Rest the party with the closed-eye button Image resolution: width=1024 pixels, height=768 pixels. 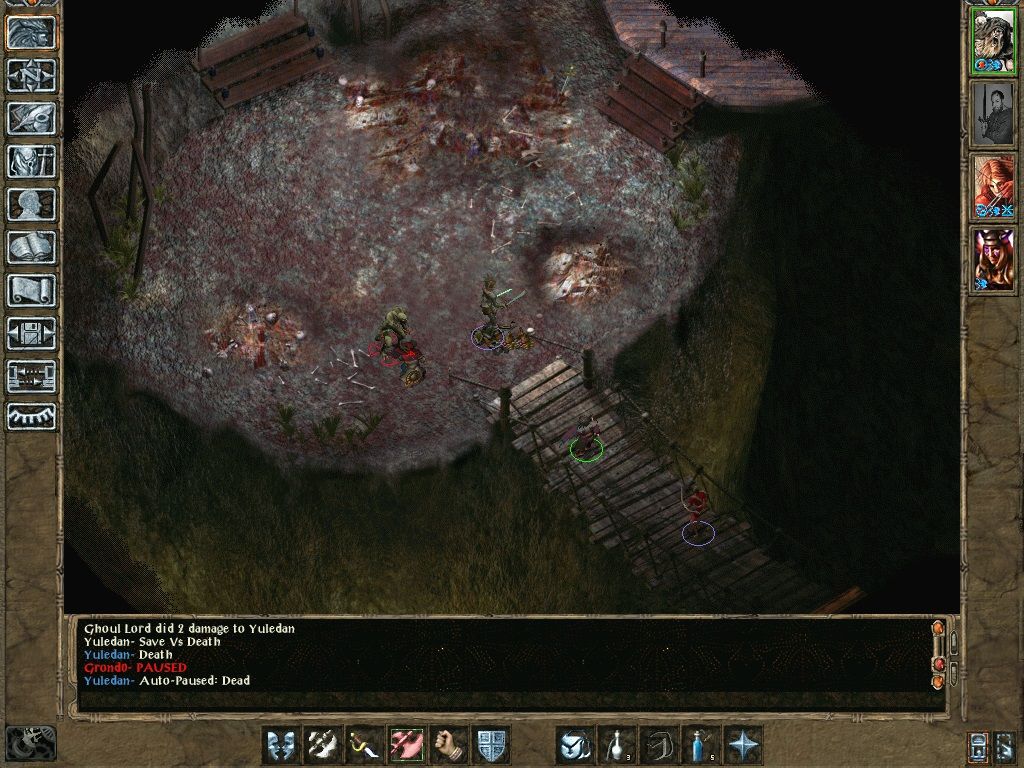31,416
